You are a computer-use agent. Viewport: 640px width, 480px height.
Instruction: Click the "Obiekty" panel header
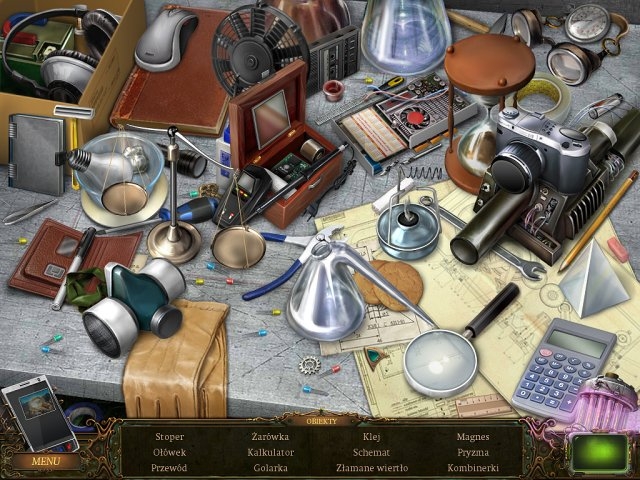(x=320, y=420)
